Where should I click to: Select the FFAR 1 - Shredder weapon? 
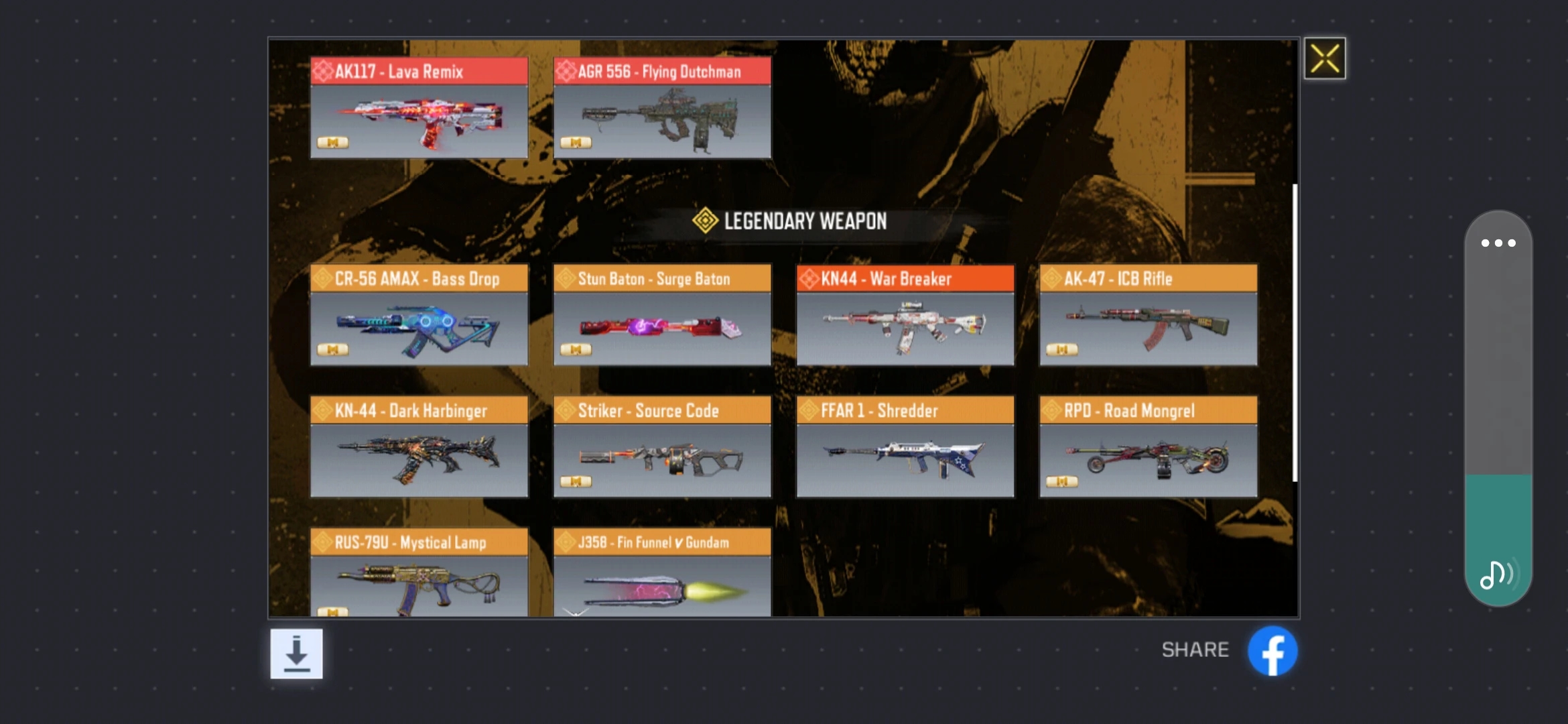pyautogui.click(x=905, y=447)
